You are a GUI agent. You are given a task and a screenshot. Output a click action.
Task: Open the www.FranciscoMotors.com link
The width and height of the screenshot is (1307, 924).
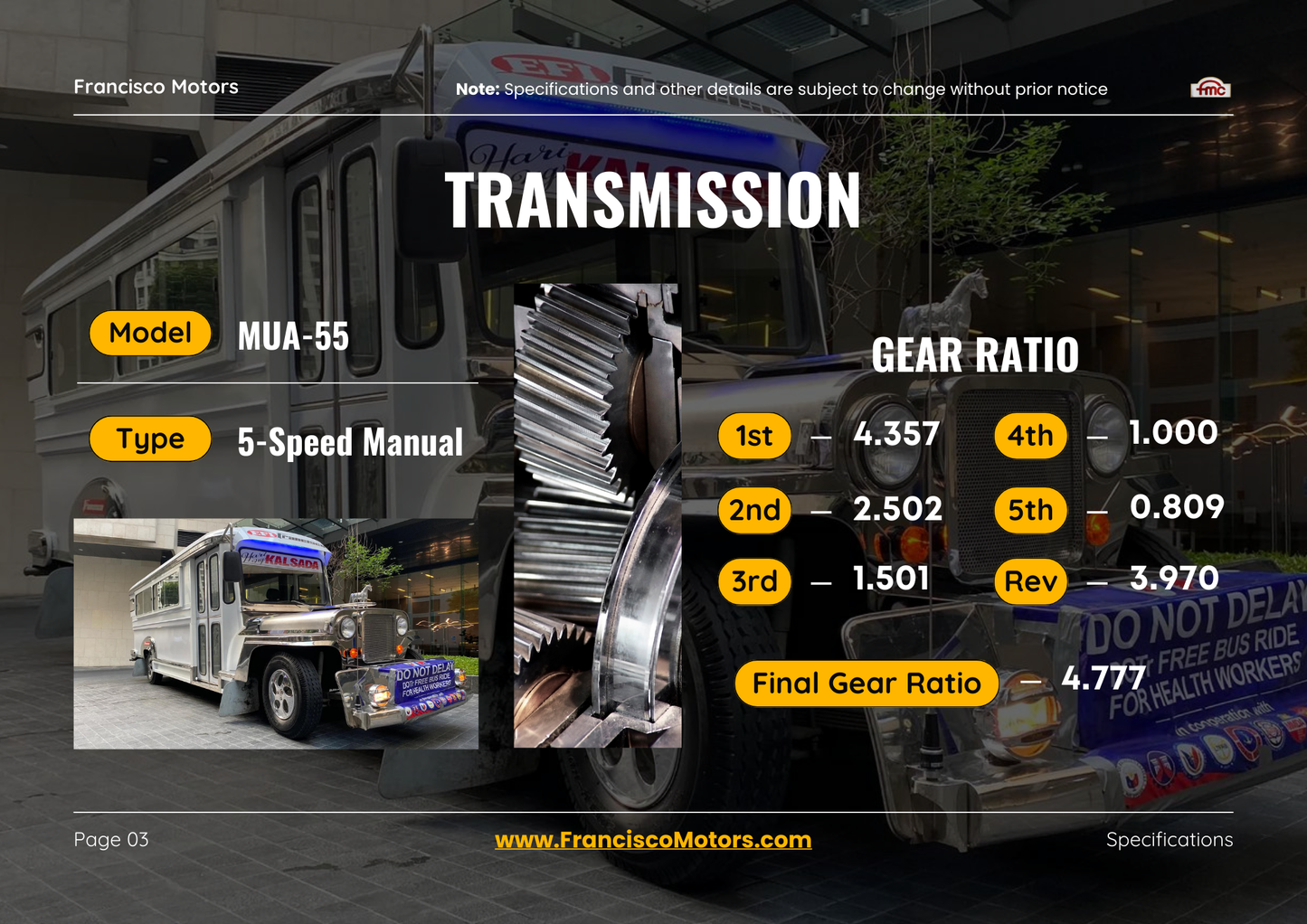(652, 840)
